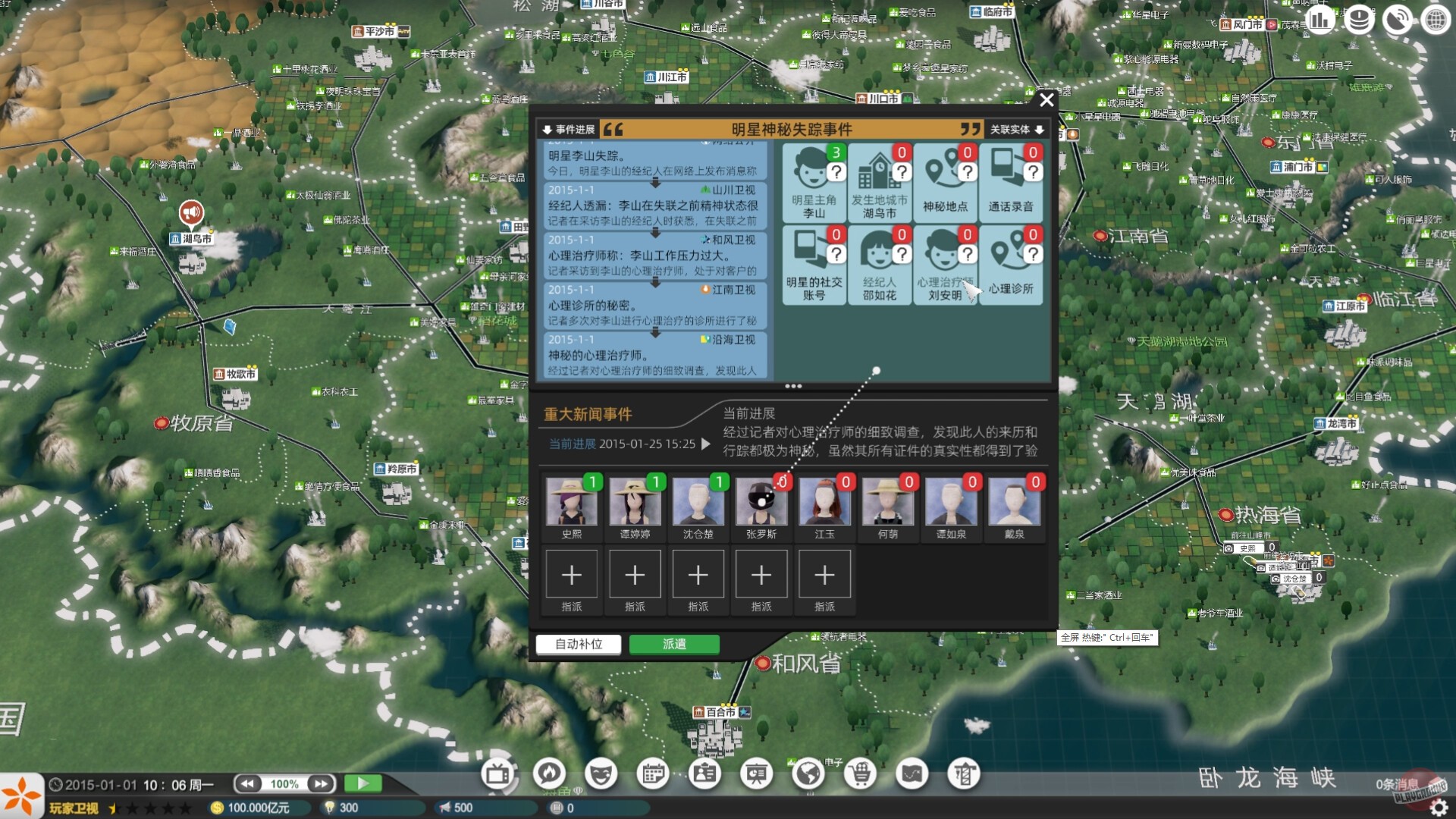Click the 自动补位 auto-fill button
This screenshot has height=819, width=1456.
point(578,644)
